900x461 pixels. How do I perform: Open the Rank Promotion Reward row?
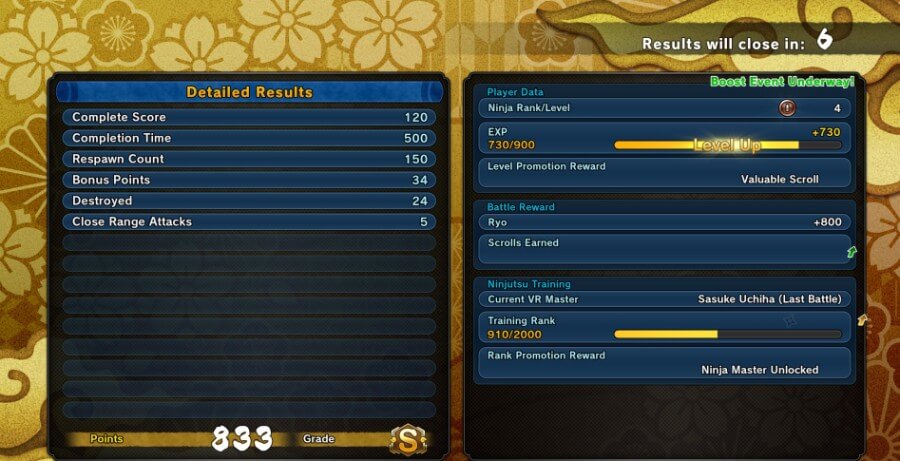click(x=664, y=362)
